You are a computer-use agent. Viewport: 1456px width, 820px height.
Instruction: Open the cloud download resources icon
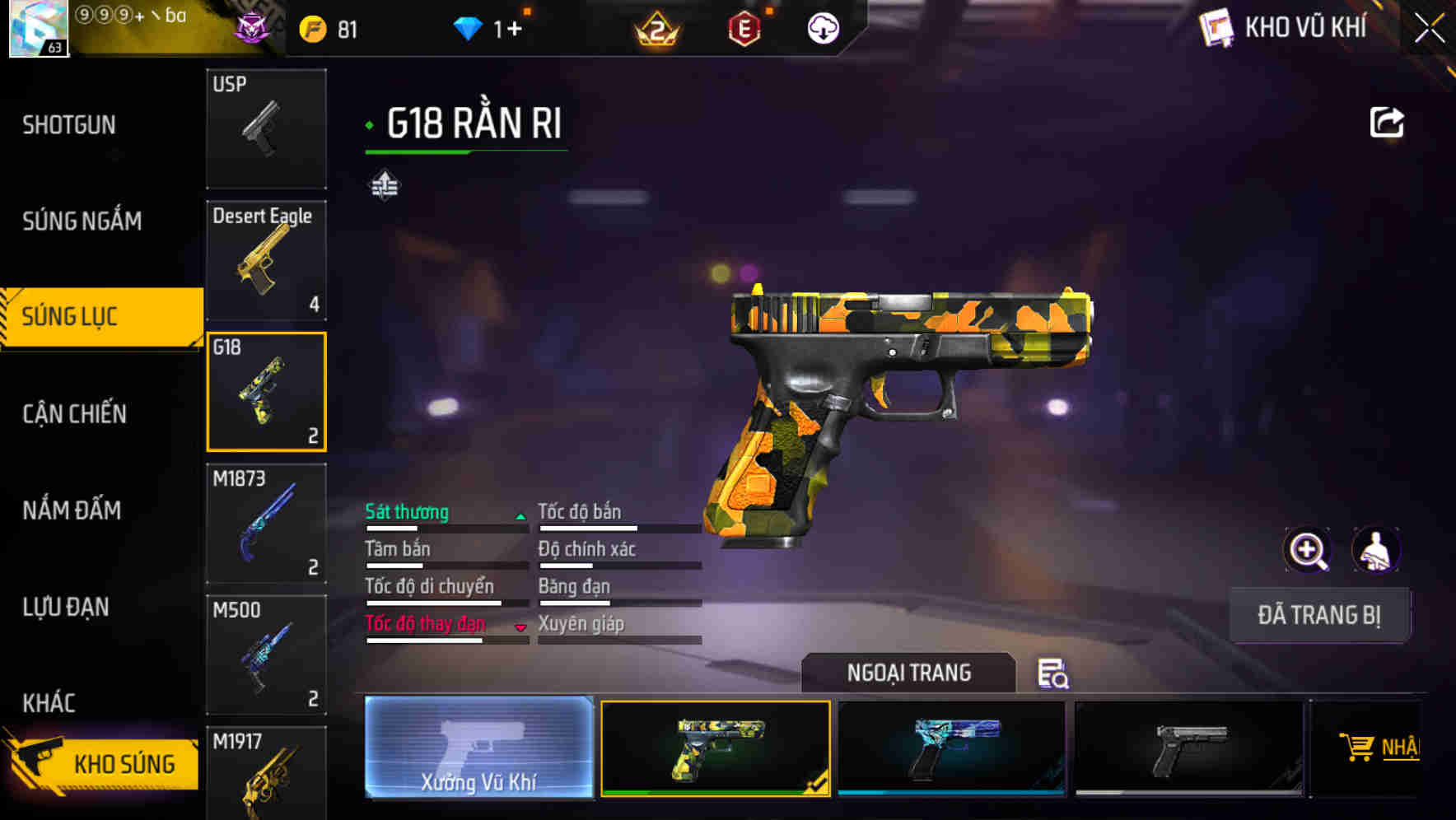tap(822, 29)
